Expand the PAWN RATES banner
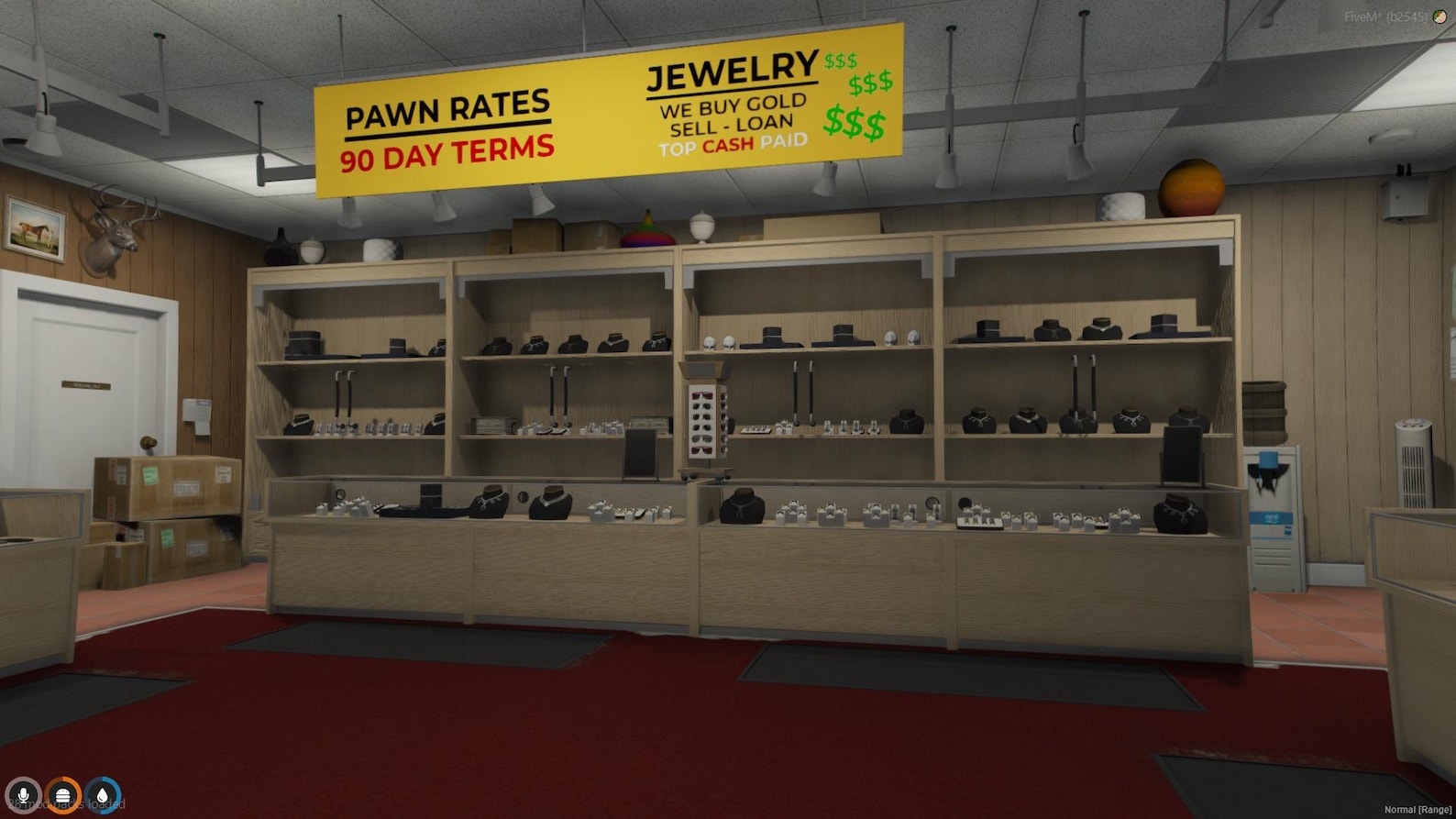 pyautogui.click(x=447, y=107)
